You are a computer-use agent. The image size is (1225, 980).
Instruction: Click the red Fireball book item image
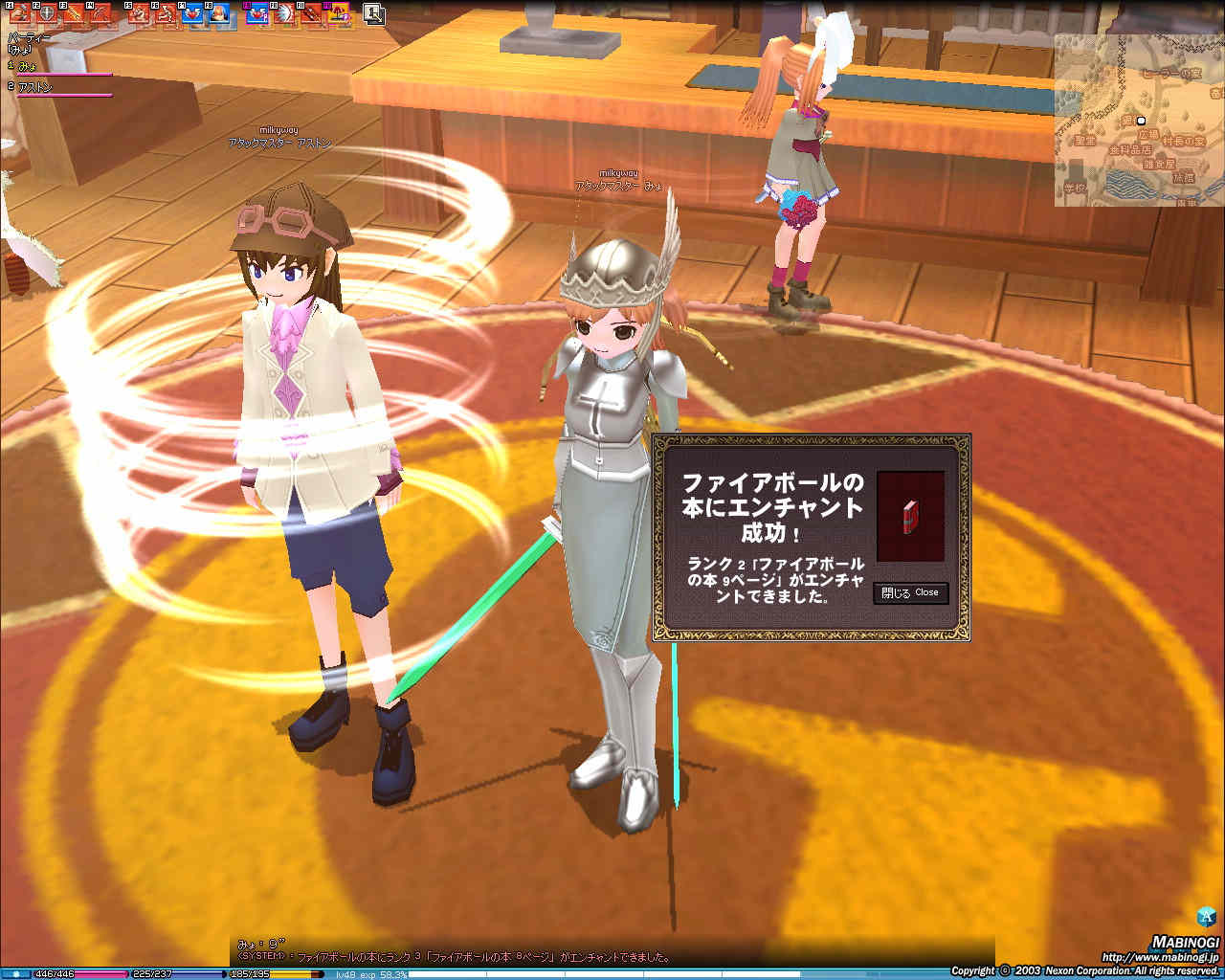click(x=907, y=515)
